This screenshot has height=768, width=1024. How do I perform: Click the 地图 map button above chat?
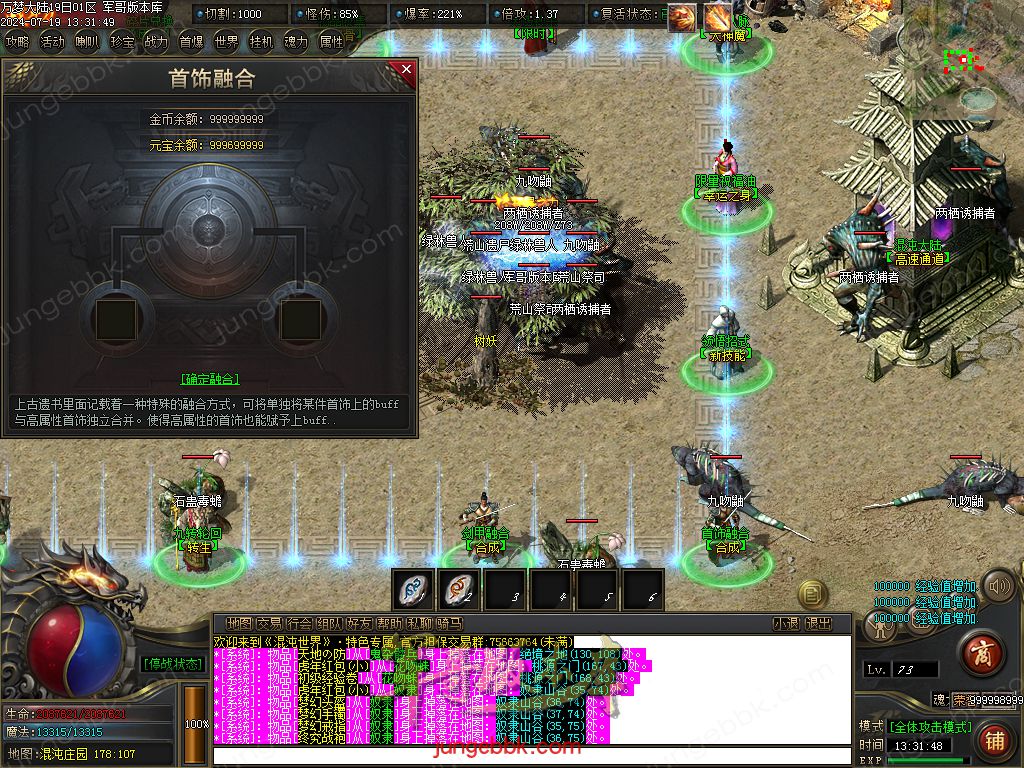coord(239,623)
